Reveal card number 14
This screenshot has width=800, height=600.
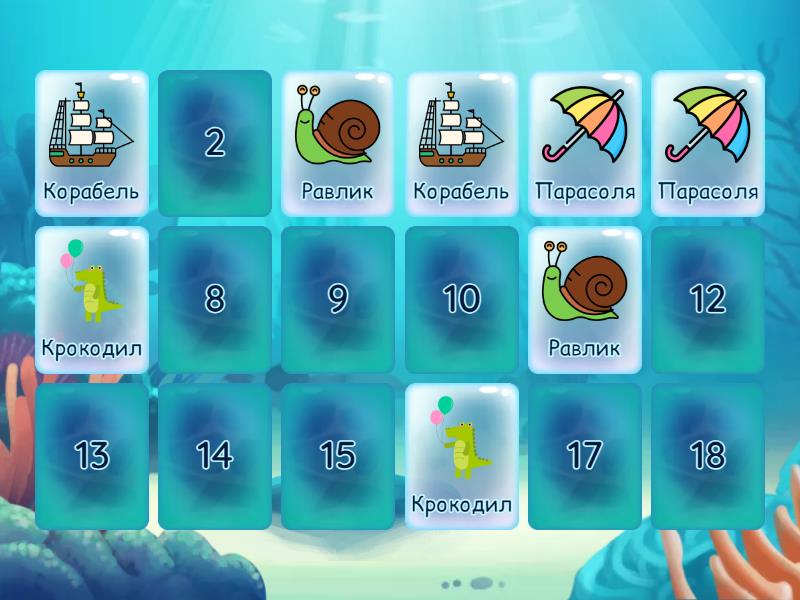pos(215,456)
